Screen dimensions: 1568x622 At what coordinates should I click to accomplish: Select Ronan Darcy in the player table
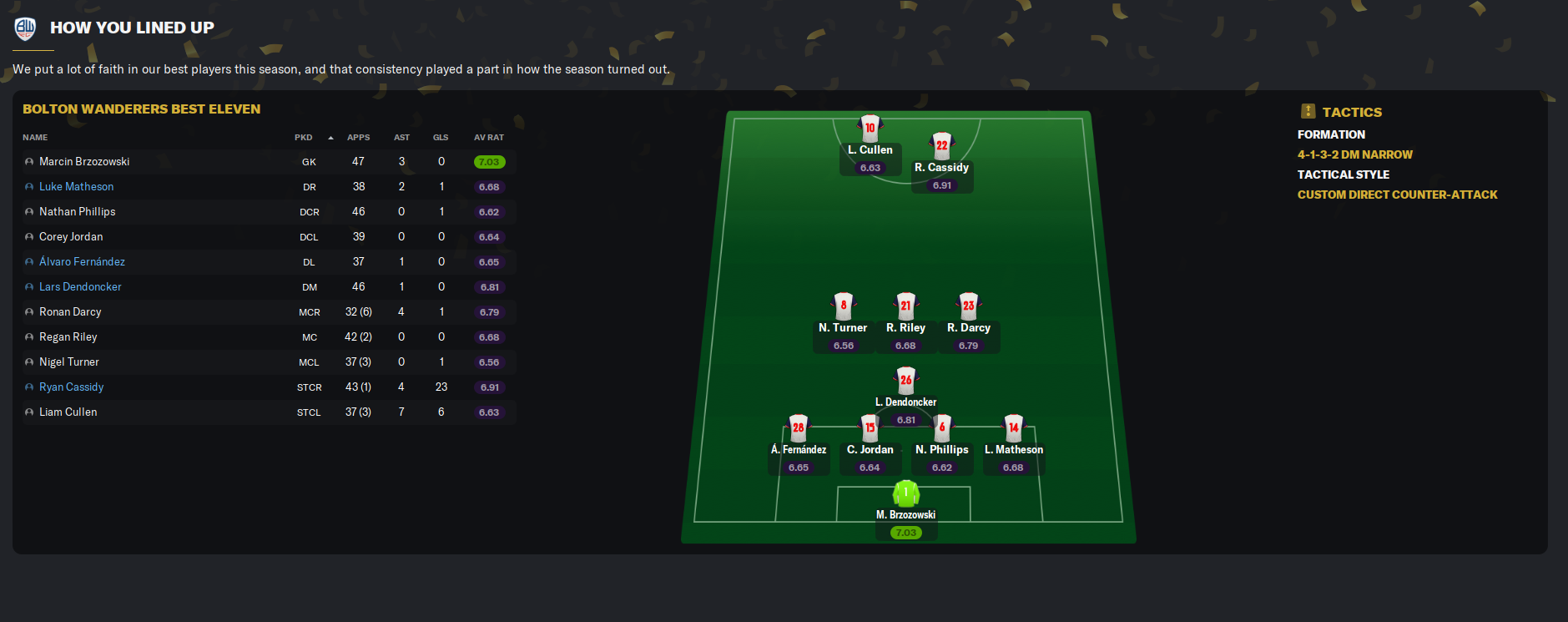70,312
